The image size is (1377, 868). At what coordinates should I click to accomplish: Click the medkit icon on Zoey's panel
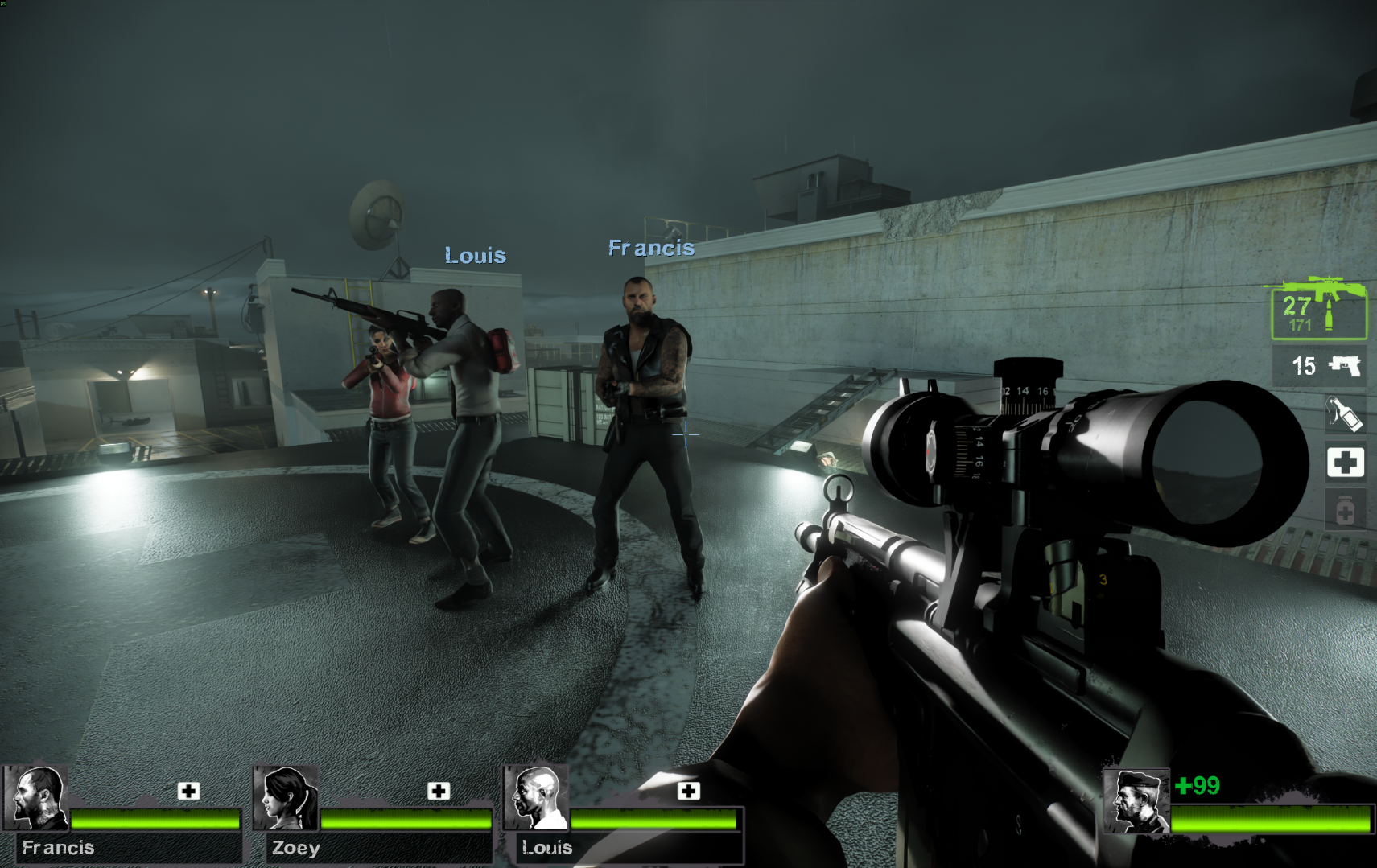point(439,791)
